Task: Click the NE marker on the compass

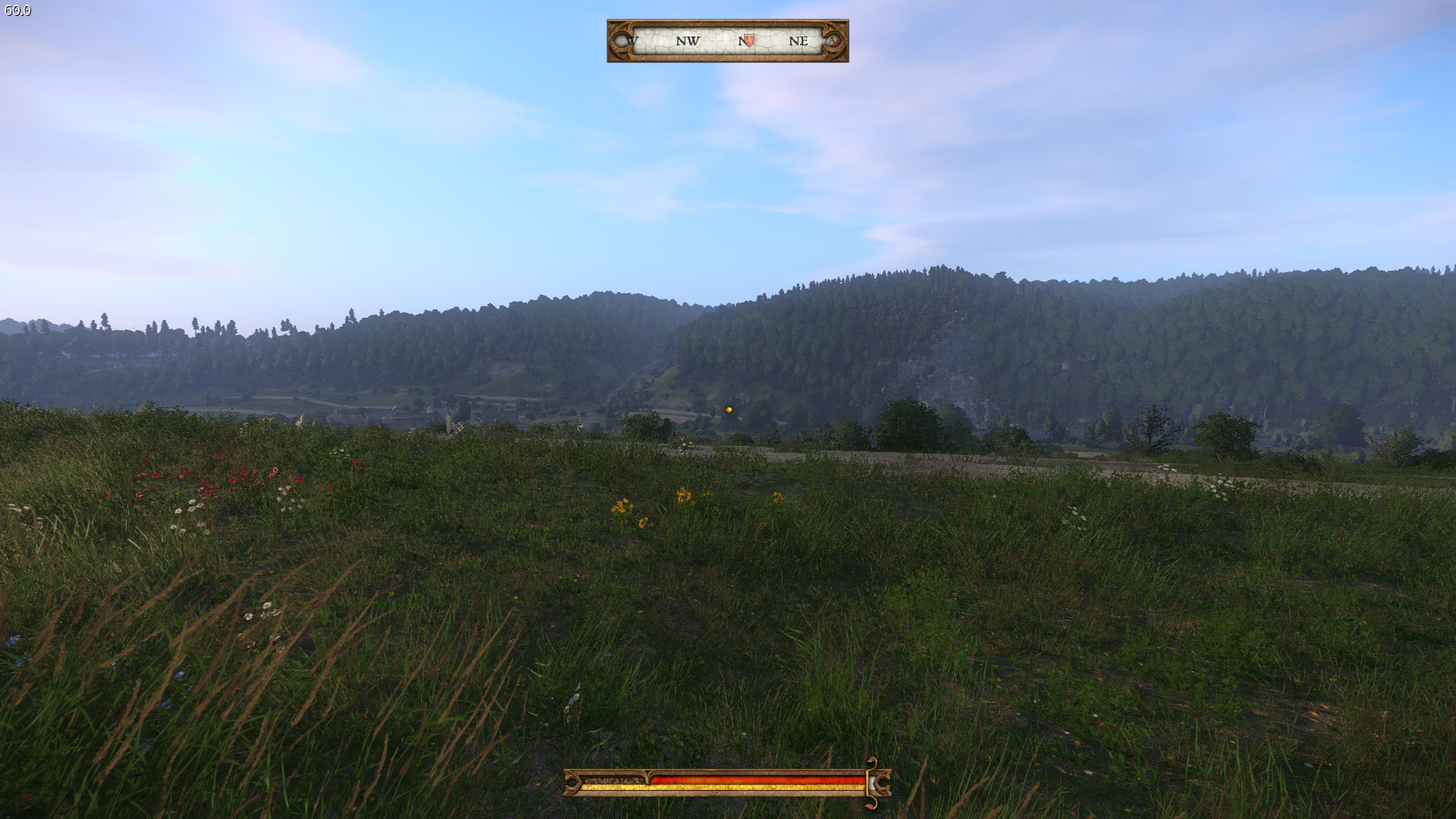Action: pyautogui.click(x=799, y=41)
